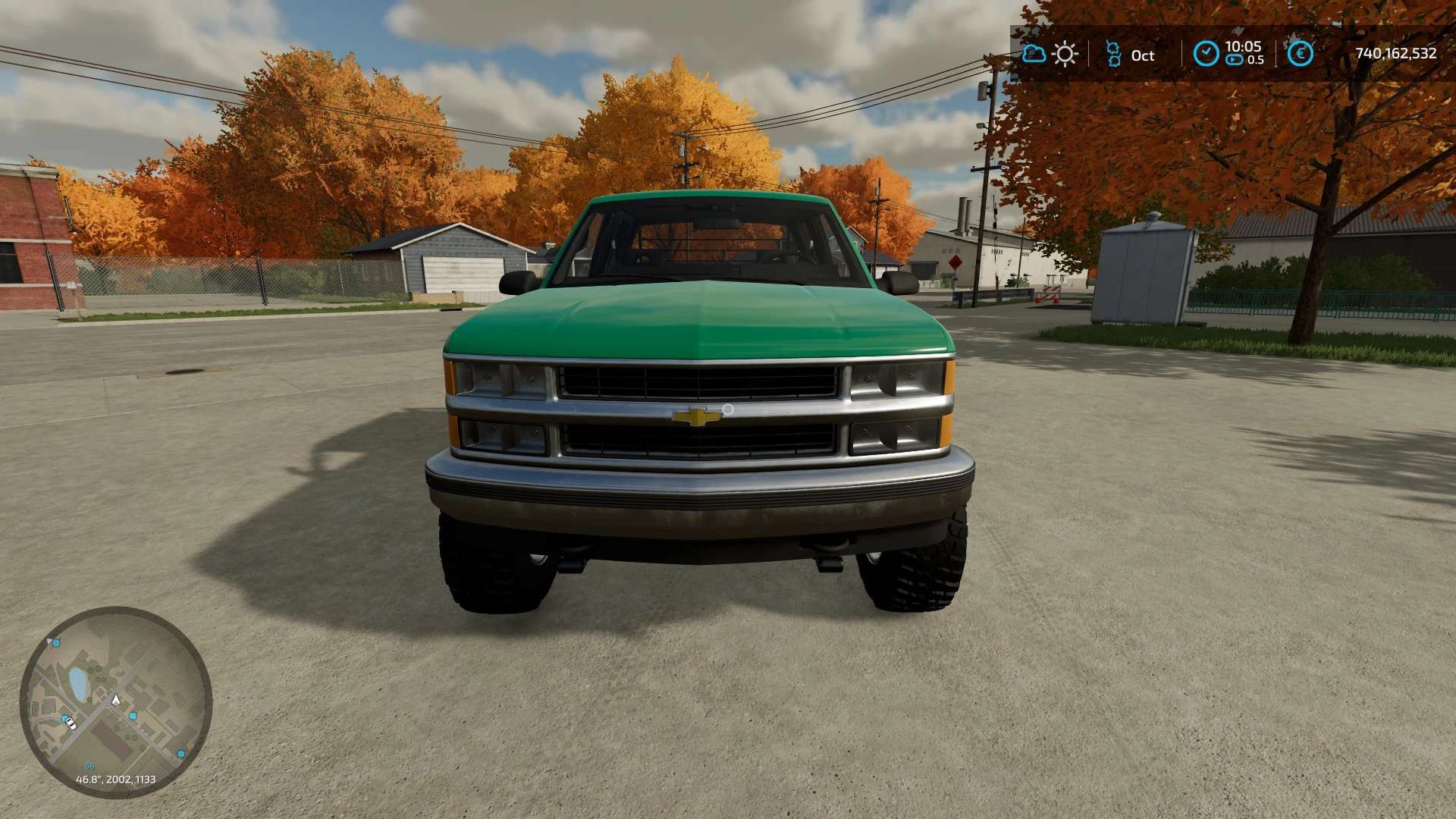Click the blue clock icon
Screen dimensions: 1456x819
coord(1206,53)
